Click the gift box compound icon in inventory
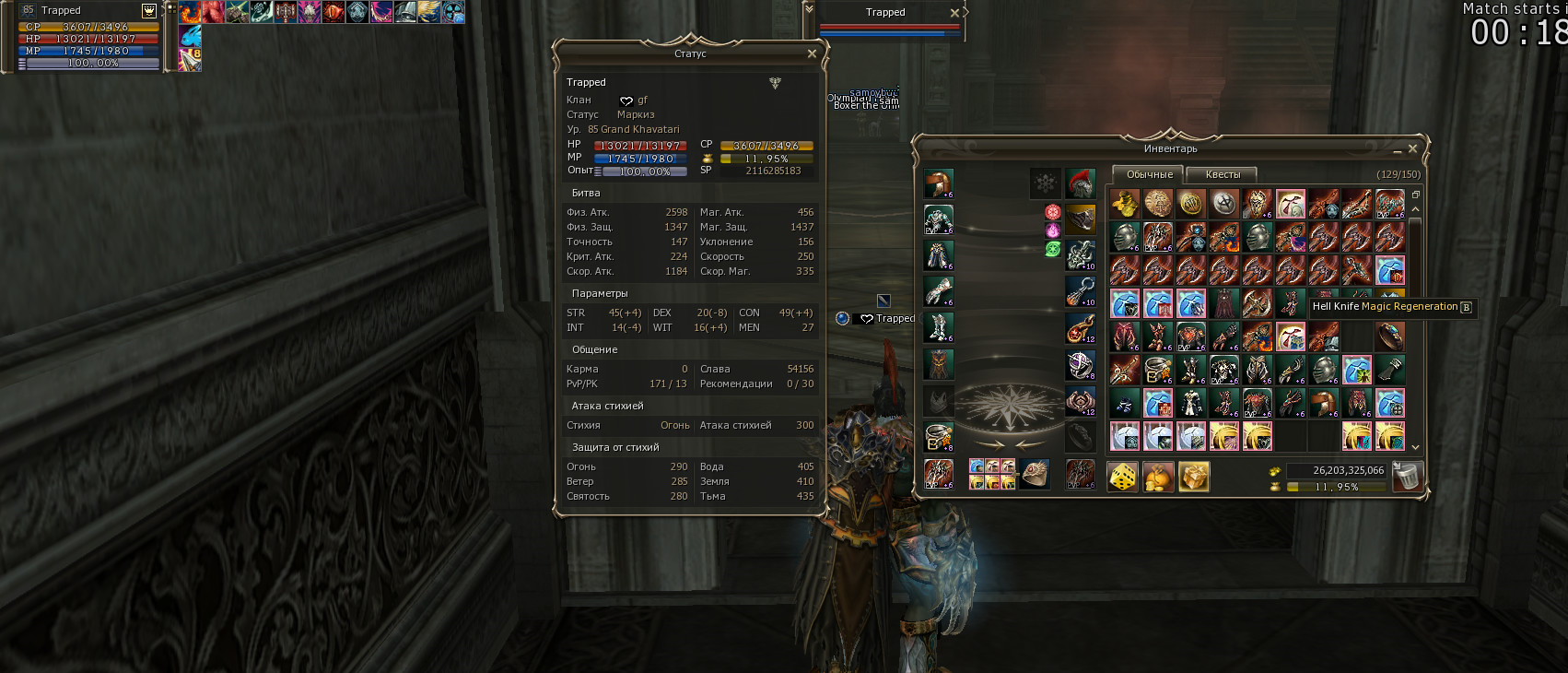The height and width of the screenshot is (673, 1568). click(1194, 476)
